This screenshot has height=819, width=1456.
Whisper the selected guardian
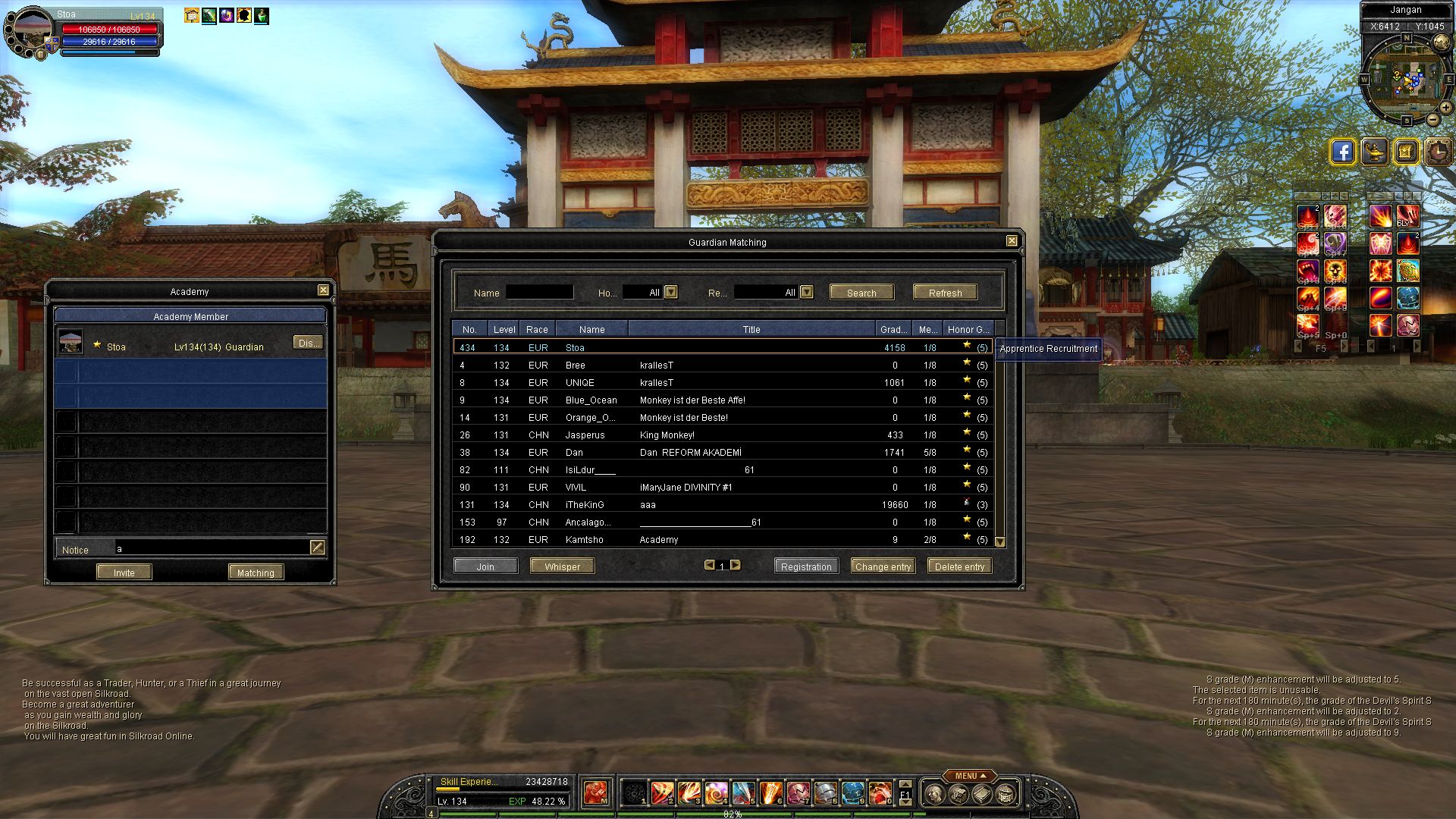coord(562,566)
